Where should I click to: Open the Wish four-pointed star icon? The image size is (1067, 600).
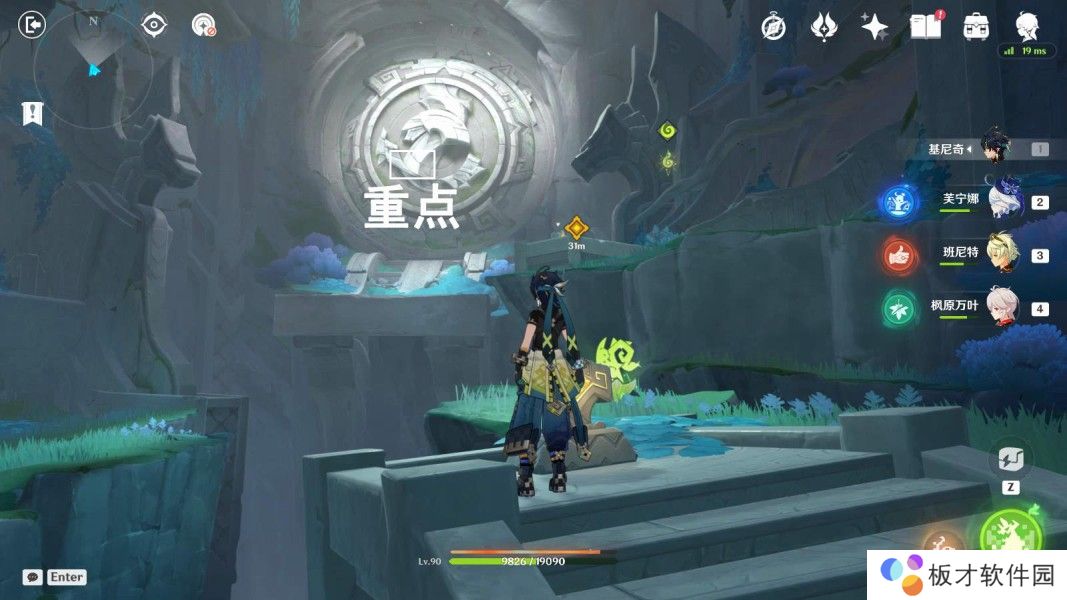tap(875, 27)
